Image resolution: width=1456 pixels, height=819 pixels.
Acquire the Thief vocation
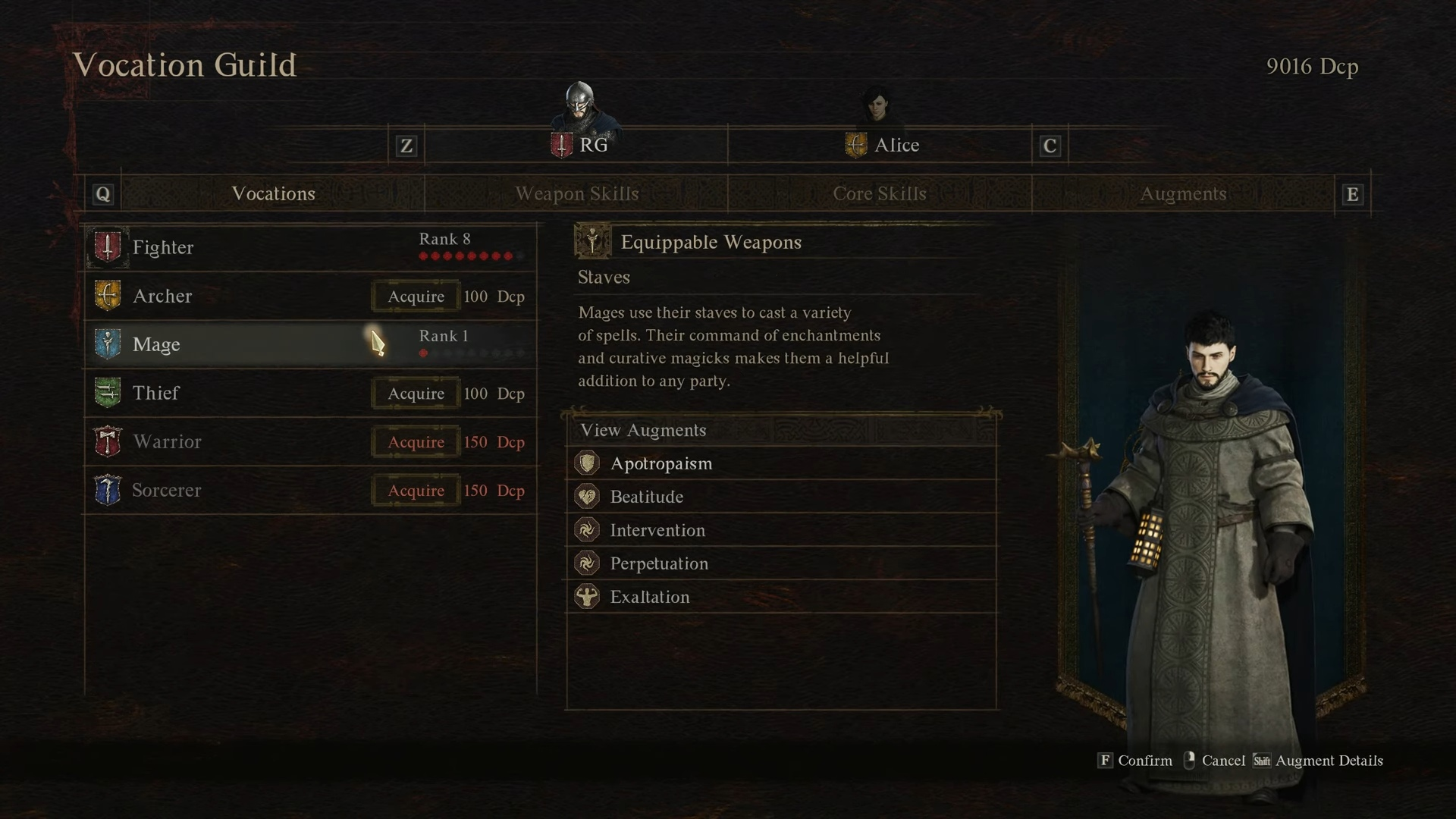(x=416, y=394)
